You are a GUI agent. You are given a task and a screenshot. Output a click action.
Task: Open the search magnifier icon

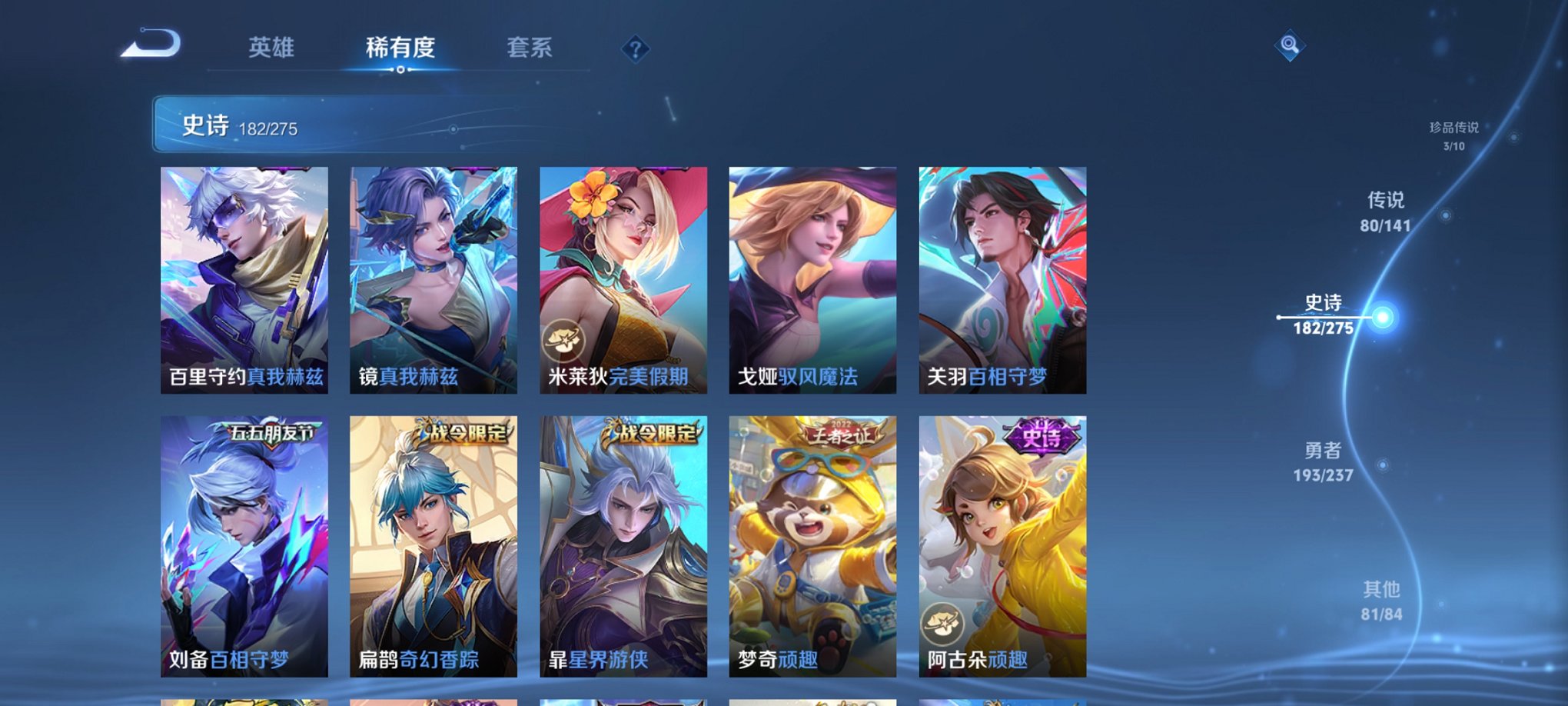click(1291, 46)
